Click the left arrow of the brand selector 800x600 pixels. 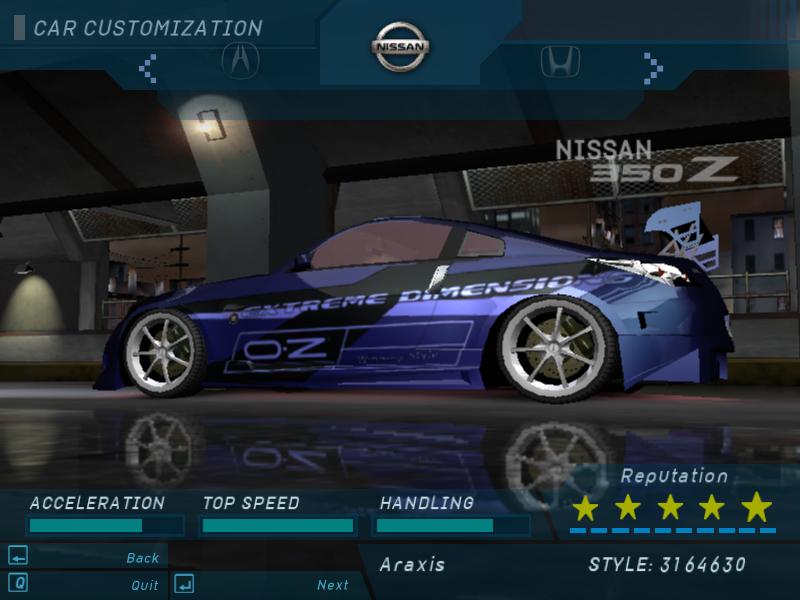click(148, 68)
